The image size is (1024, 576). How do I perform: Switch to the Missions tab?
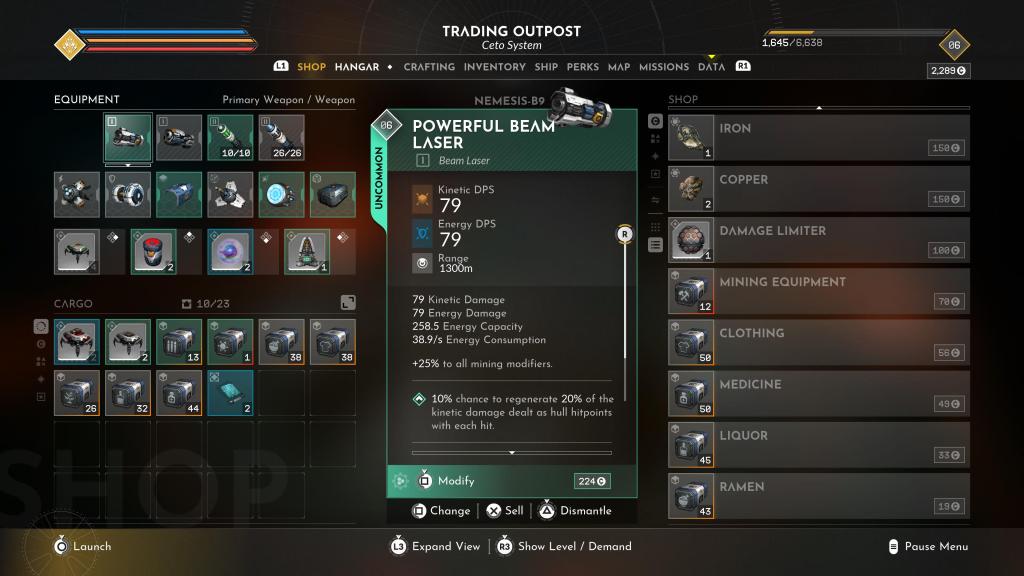[x=664, y=67]
